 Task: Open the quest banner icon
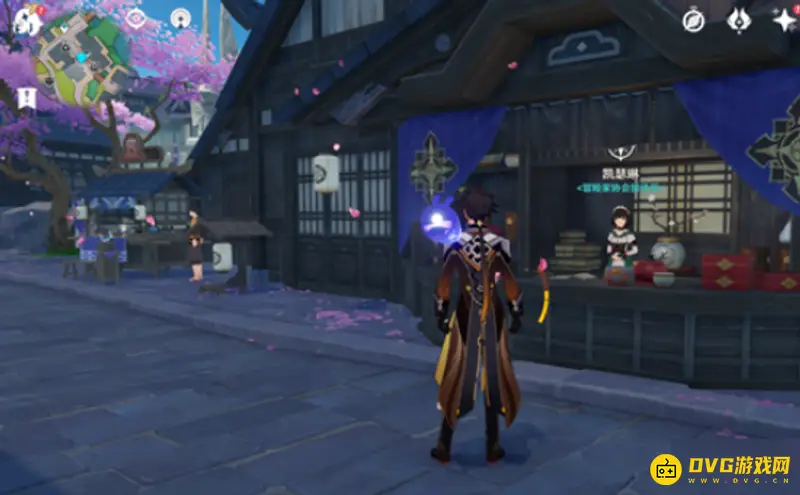click(x=26, y=97)
